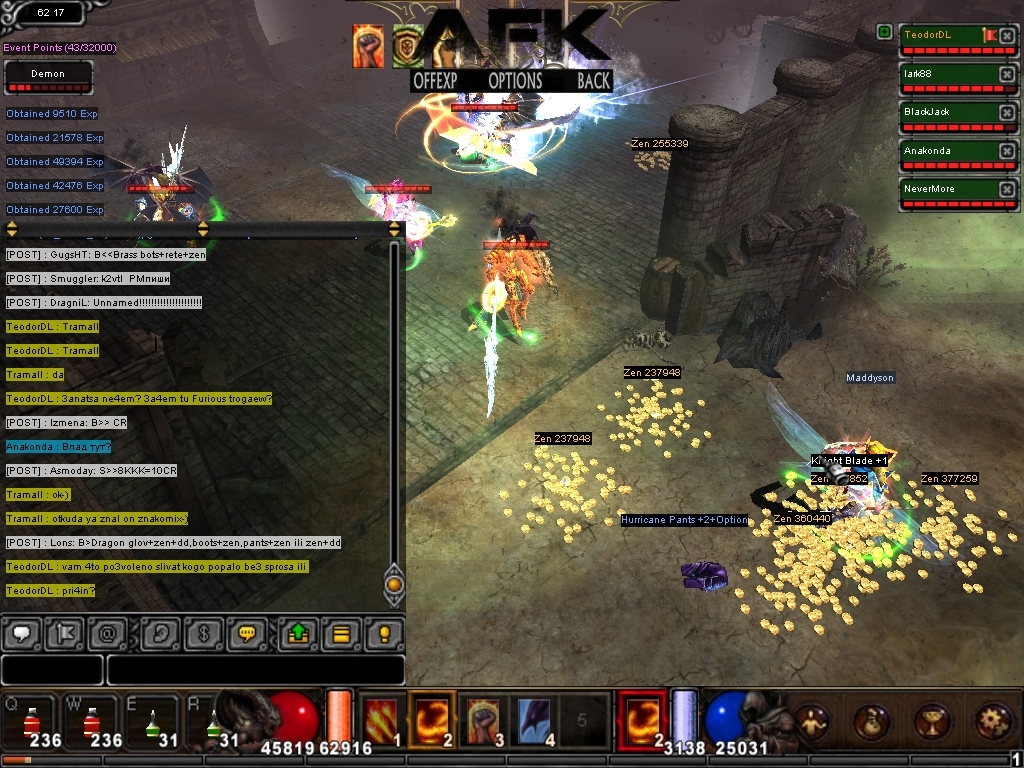The image size is (1024, 768).
Task: Remove lark88 from the party list
Action: (1007, 75)
